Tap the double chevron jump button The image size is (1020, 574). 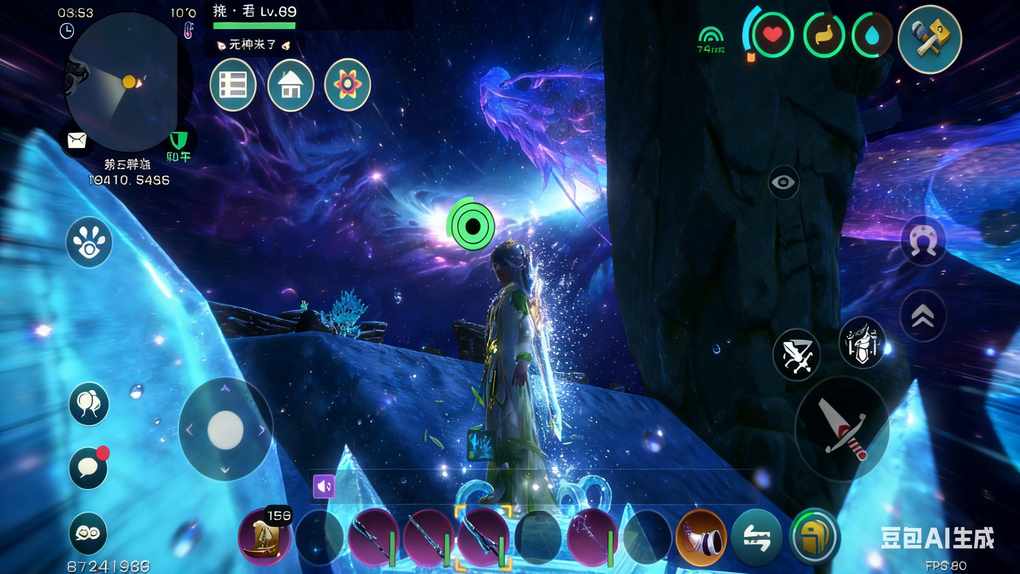point(923,316)
